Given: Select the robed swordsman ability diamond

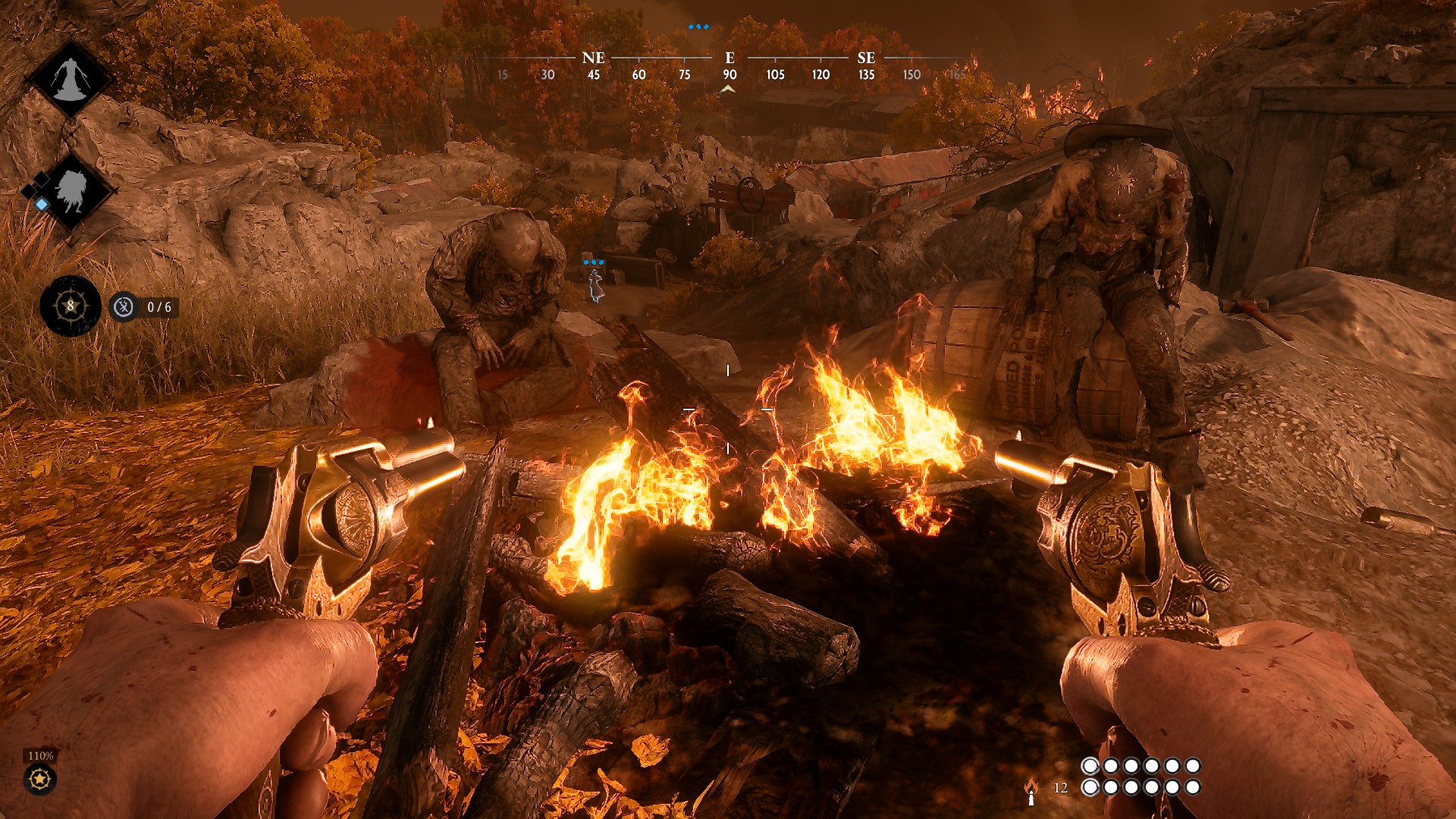Looking at the screenshot, I should click(x=71, y=78).
